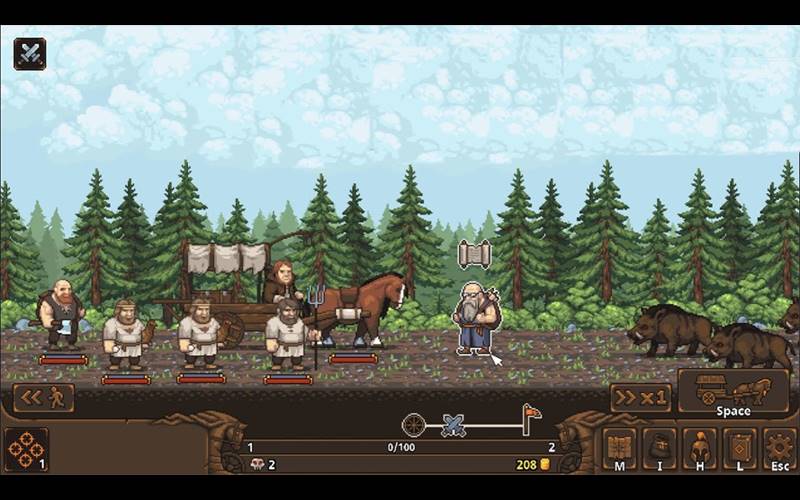800x500 pixels.
Task: Click the scroll icon above the old man
Action: point(474,254)
